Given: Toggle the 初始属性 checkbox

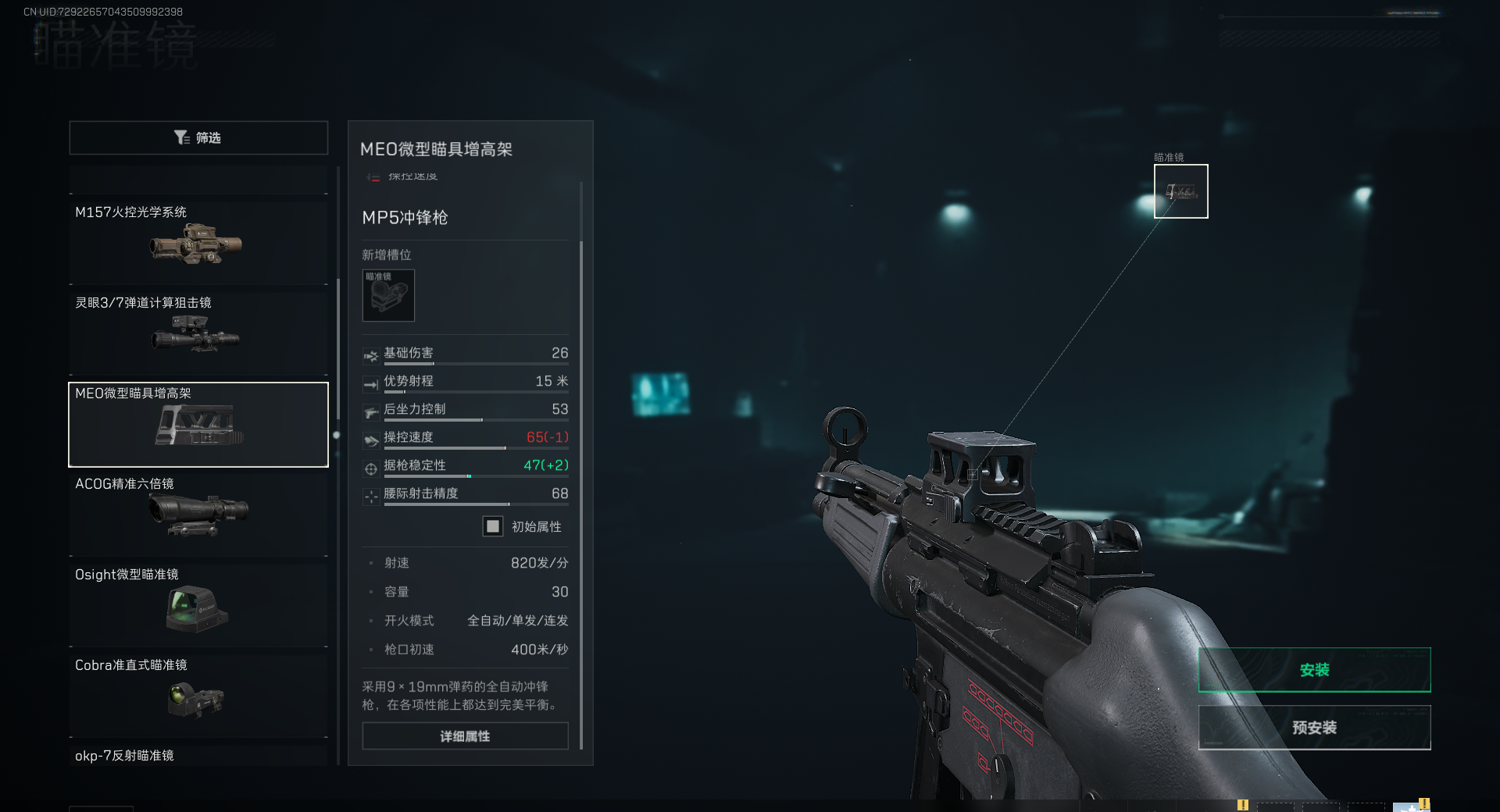Looking at the screenshot, I should [493, 526].
